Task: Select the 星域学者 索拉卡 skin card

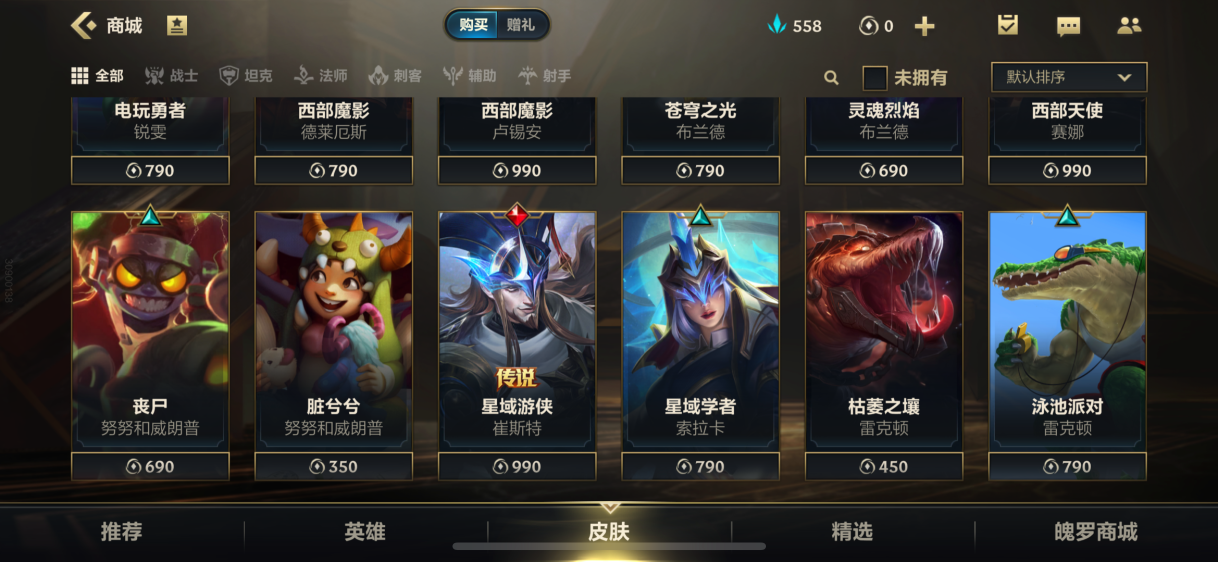Action: (700, 330)
